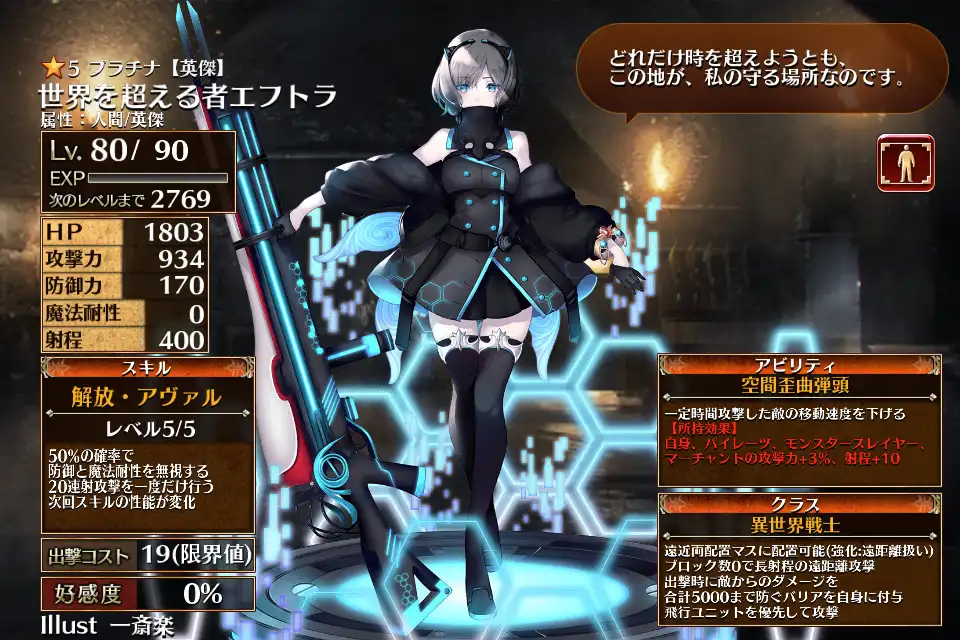
Task: Toggle the red character silhouette view button
Action: [905, 163]
